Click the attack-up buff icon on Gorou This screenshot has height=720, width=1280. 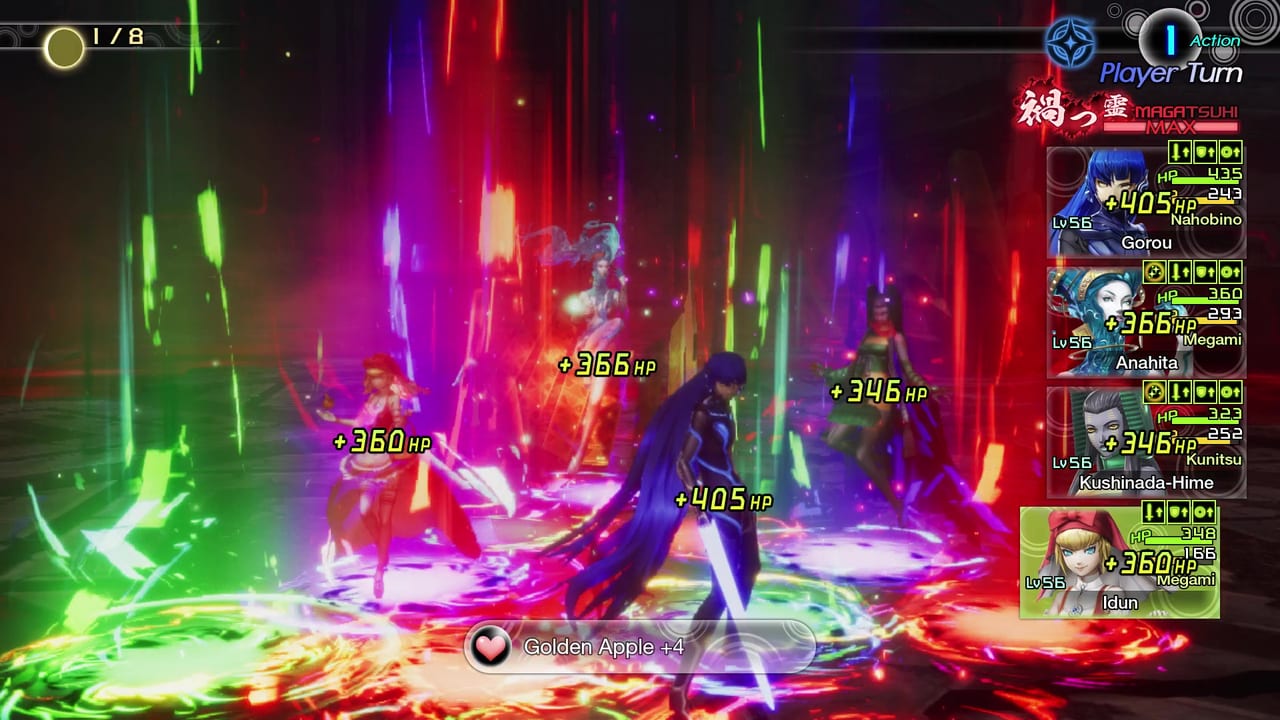coord(1179,152)
